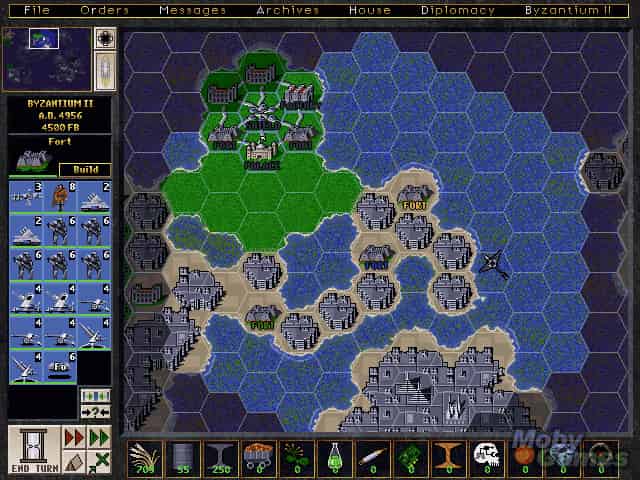Image resolution: width=640 pixels, height=480 pixels.
Task: Click the Build button
Action: [85, 170]
